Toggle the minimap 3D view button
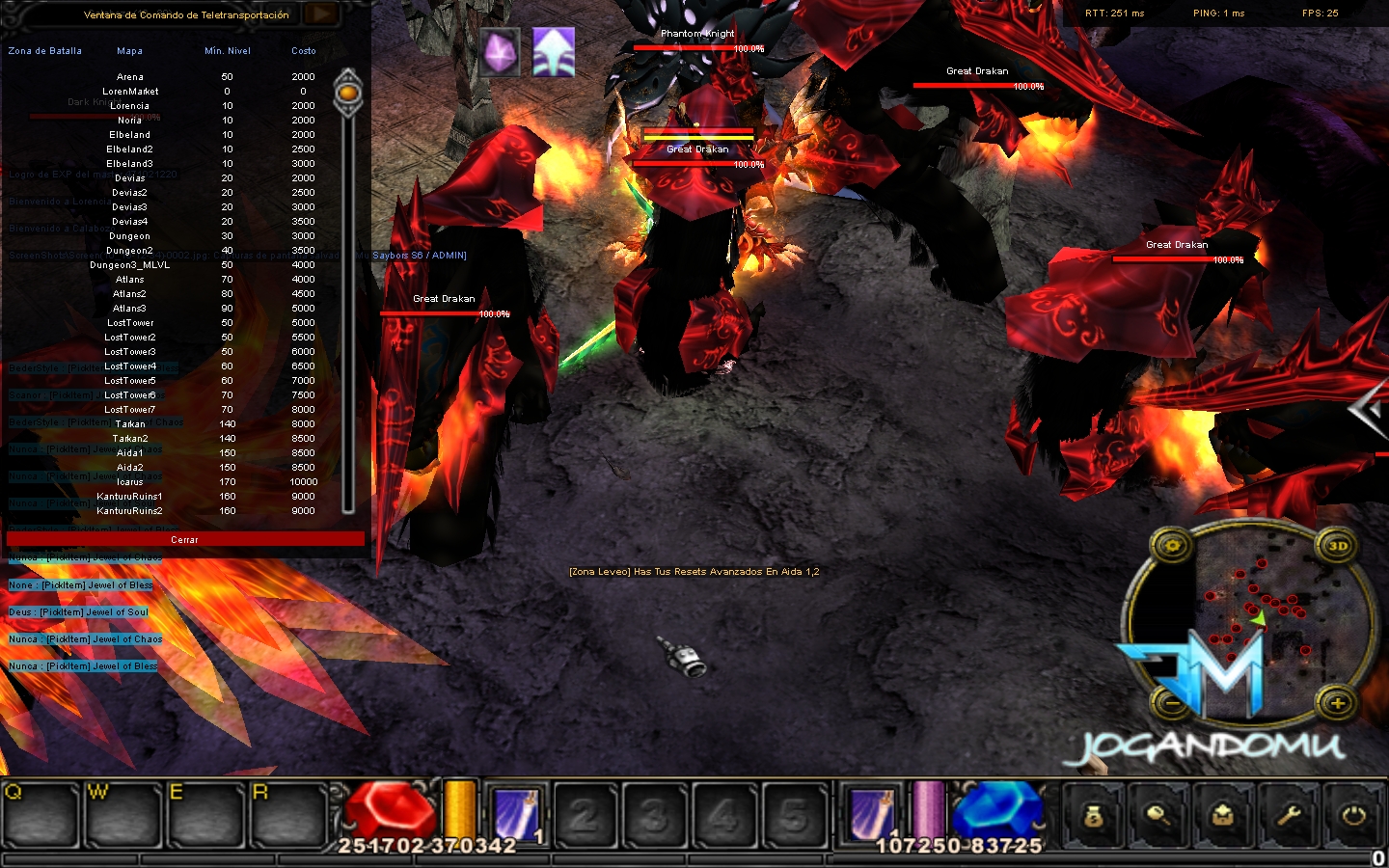 pyautogui.click(x=1337, y=546)
